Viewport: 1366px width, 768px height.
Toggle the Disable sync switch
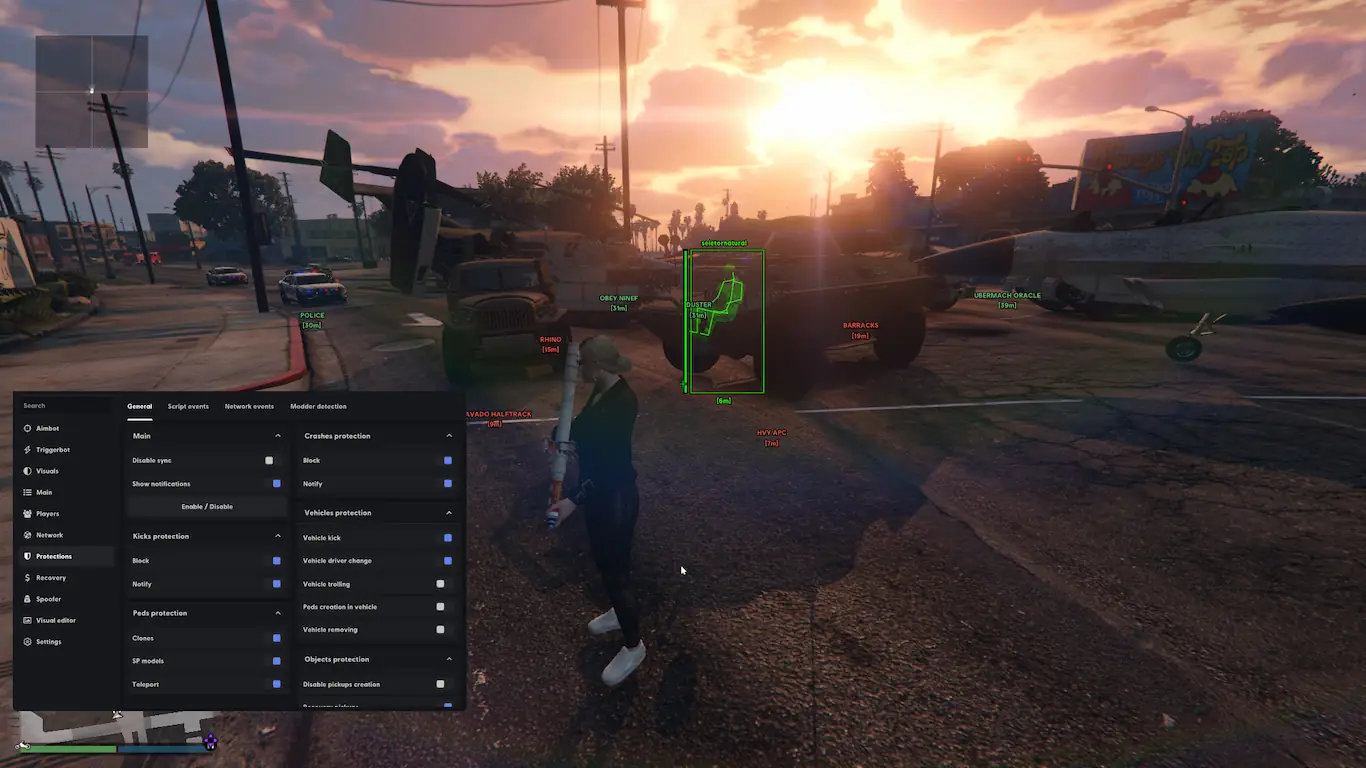pos(269,461)
